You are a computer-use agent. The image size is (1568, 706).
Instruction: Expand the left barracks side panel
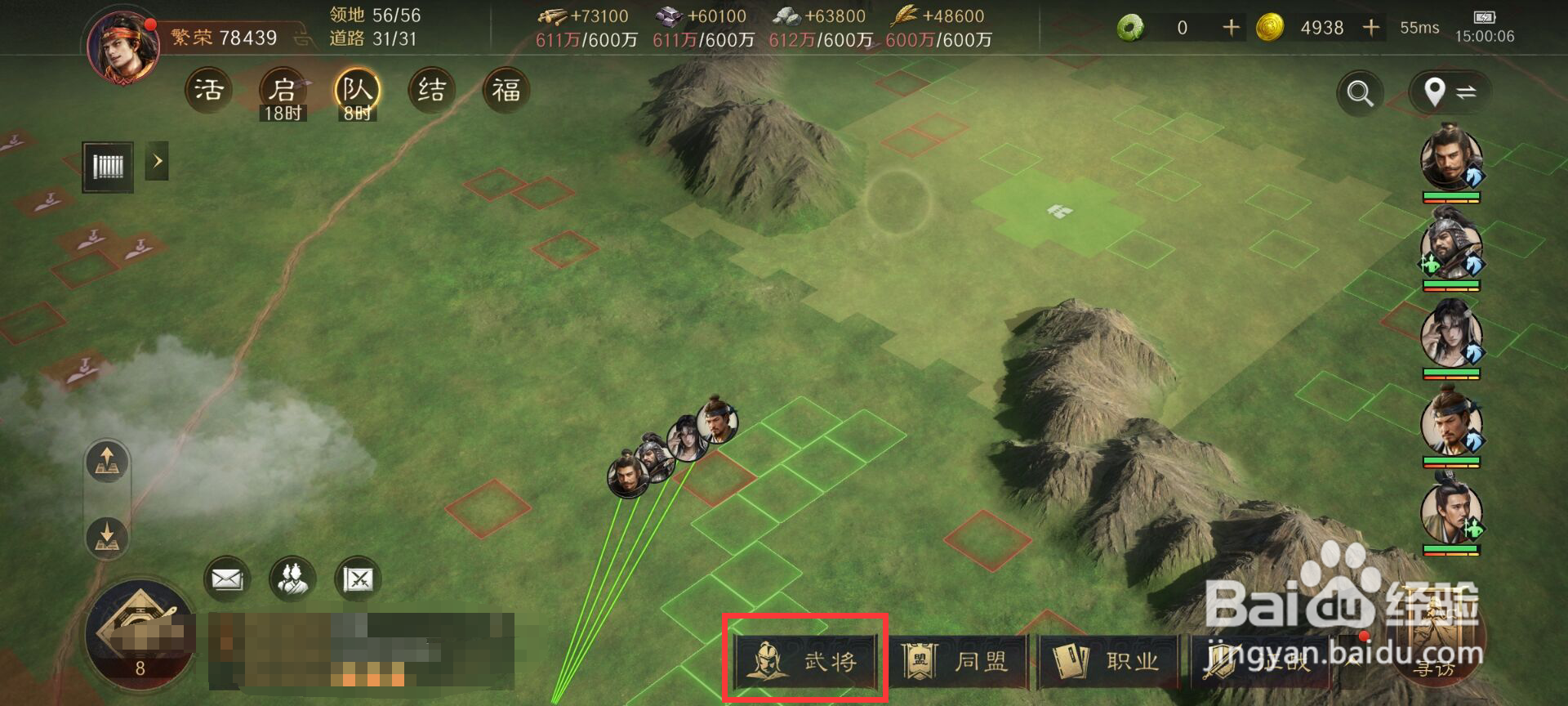click(158, 162)
